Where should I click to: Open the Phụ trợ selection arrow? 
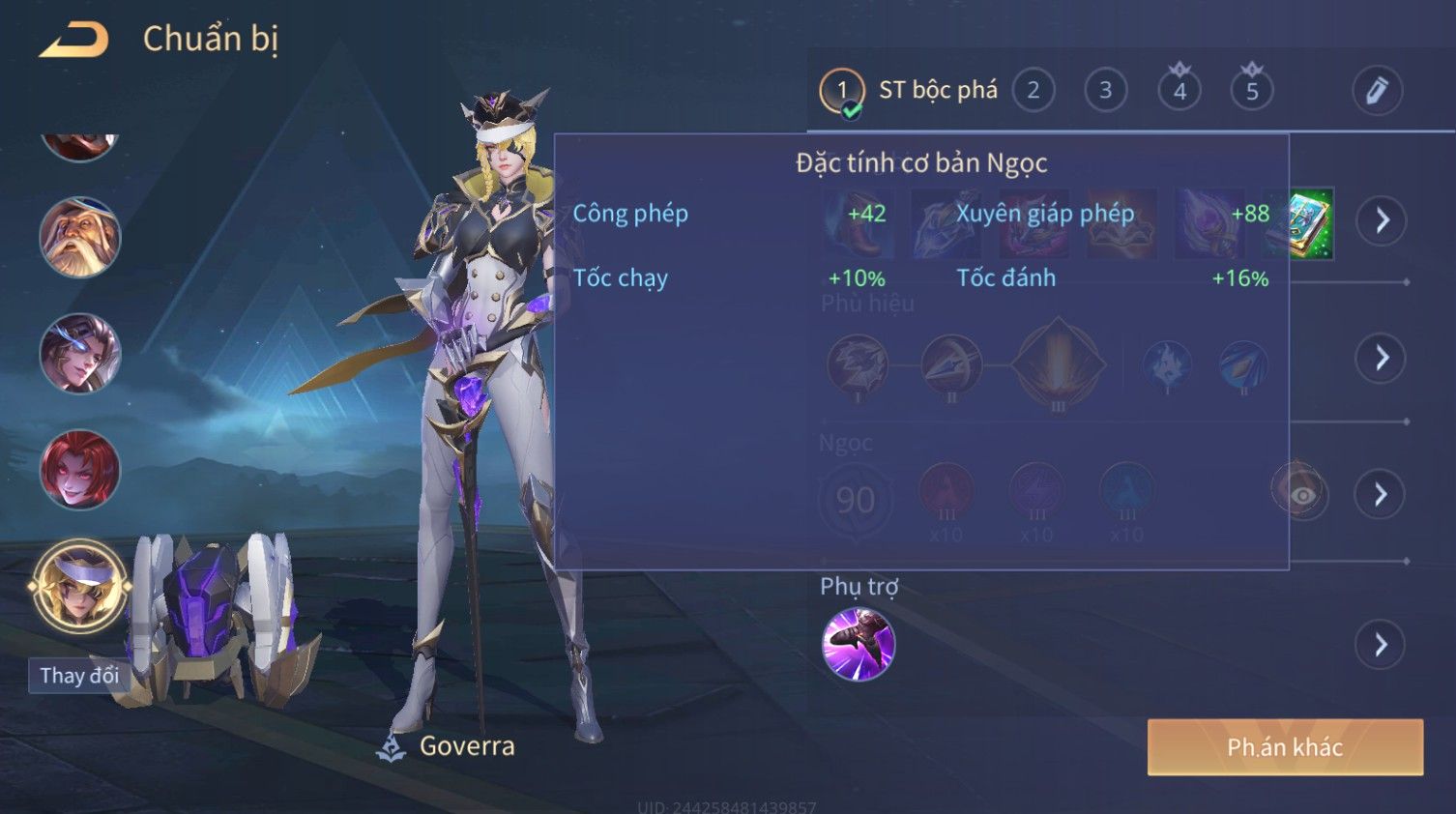point(1381,645)
